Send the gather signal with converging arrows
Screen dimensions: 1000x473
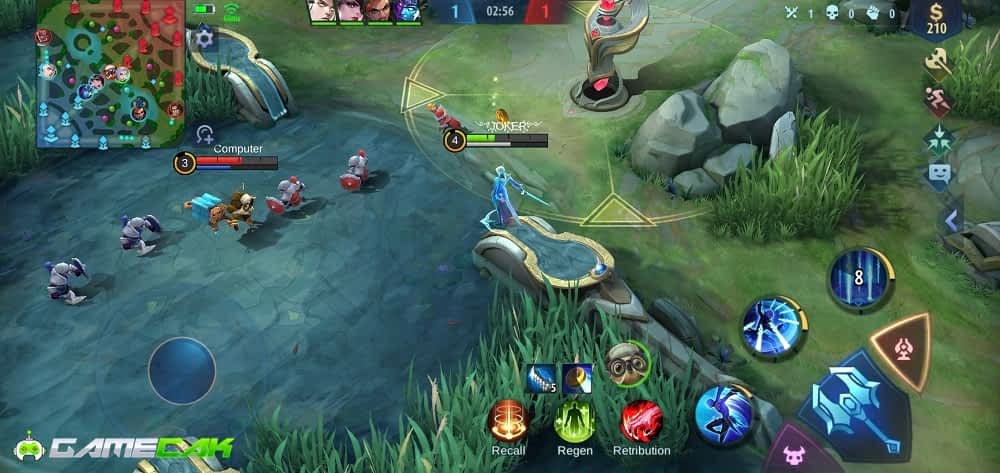938,138
